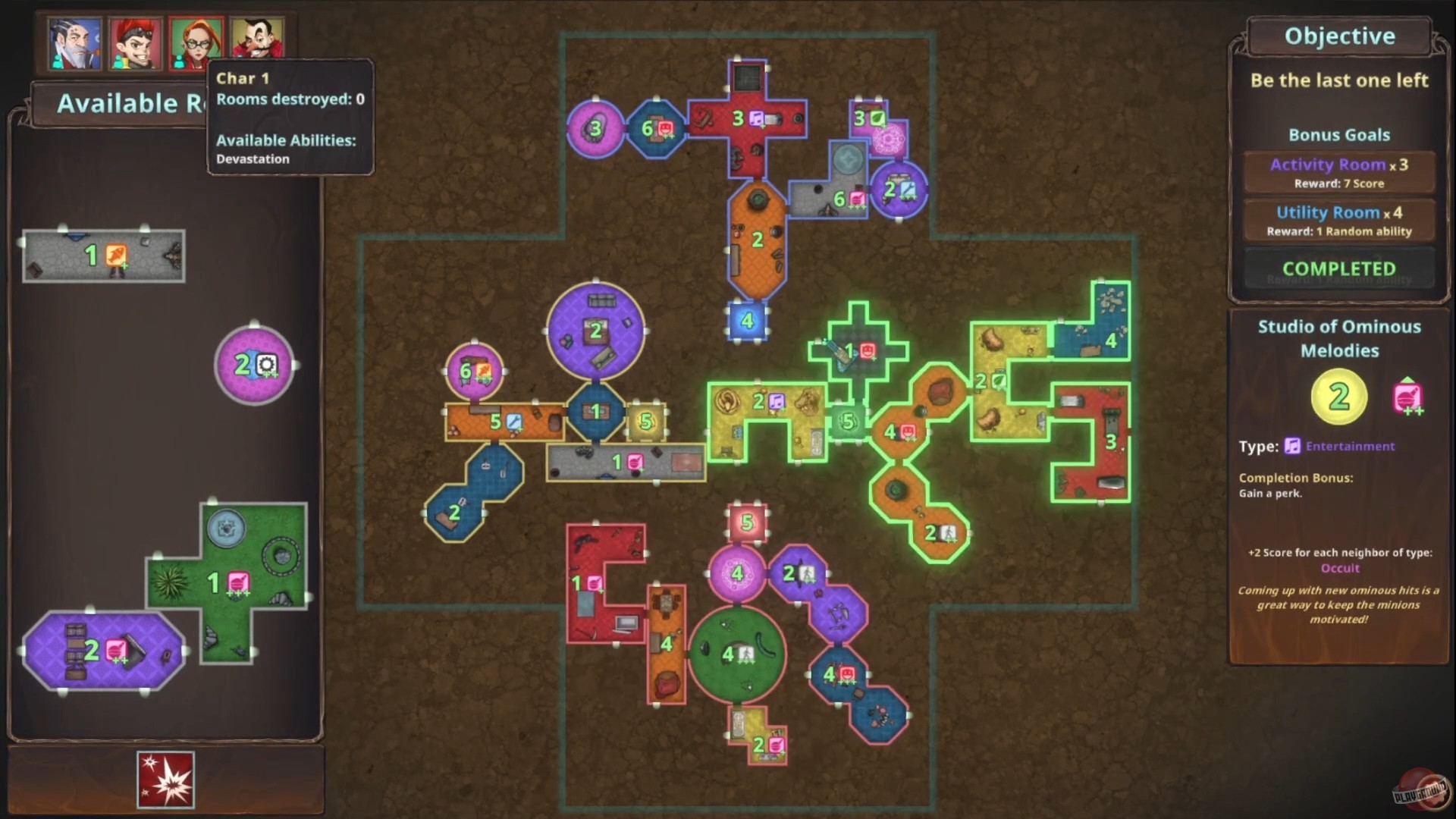Click the COMPLETED bonus goal banner

[x=1338, y=268]
